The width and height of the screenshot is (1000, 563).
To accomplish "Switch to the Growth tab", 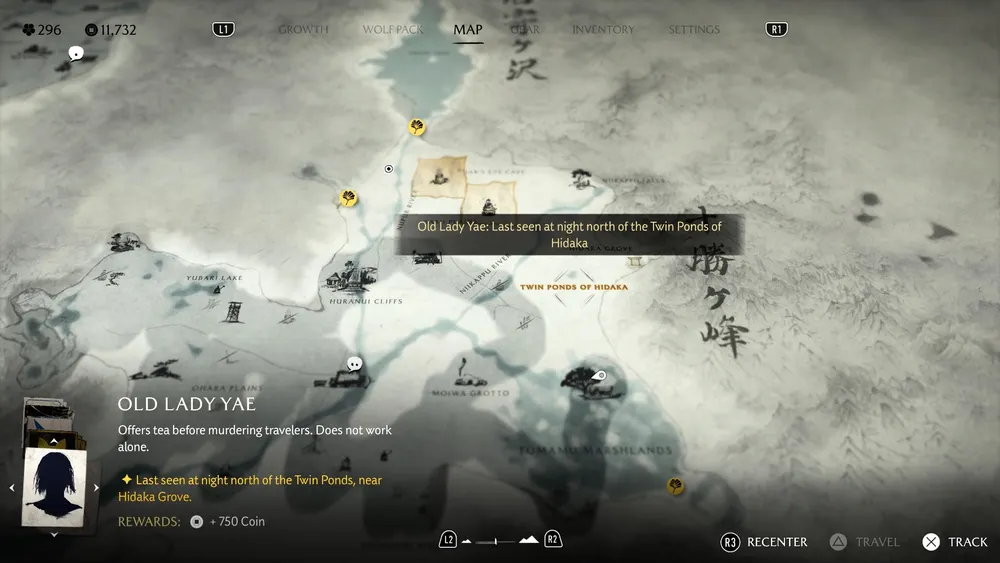I will 303,29.
